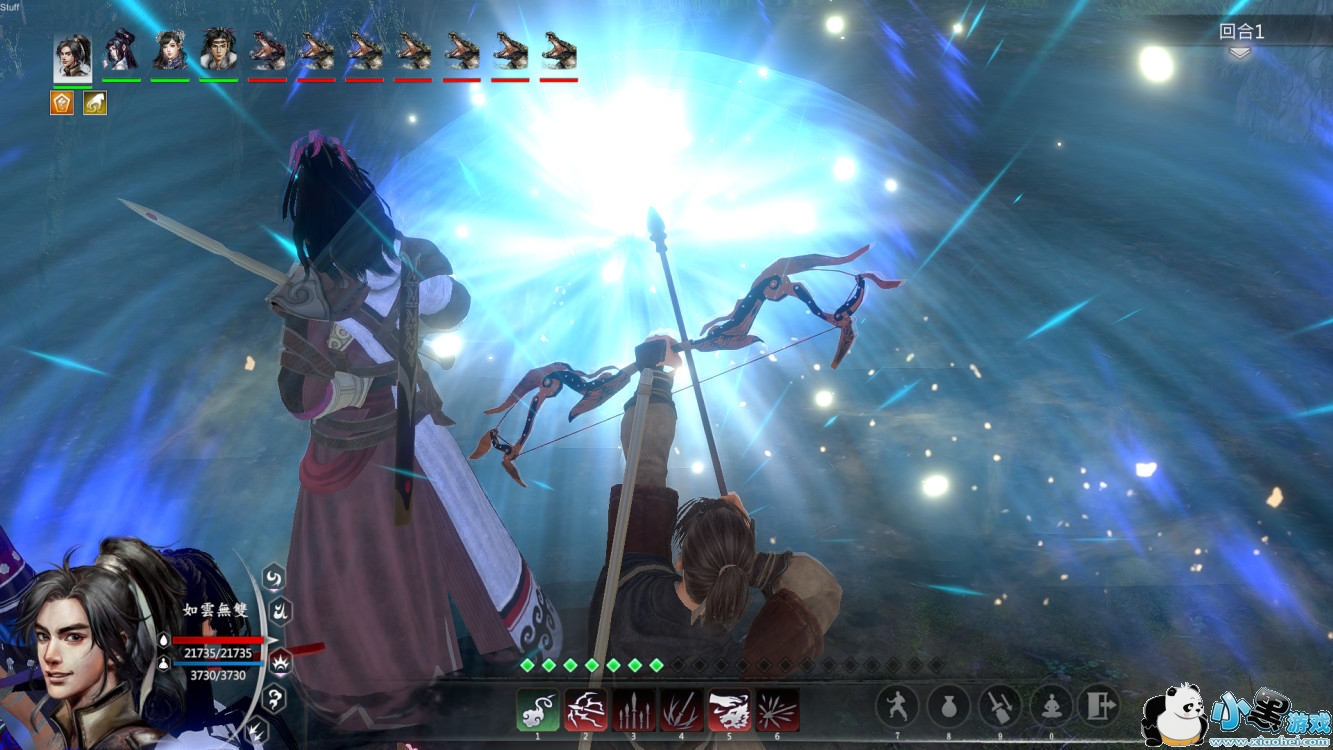Click the orange pentagon buff icon
Screen dimensions: 1333x750
[62, 103]
